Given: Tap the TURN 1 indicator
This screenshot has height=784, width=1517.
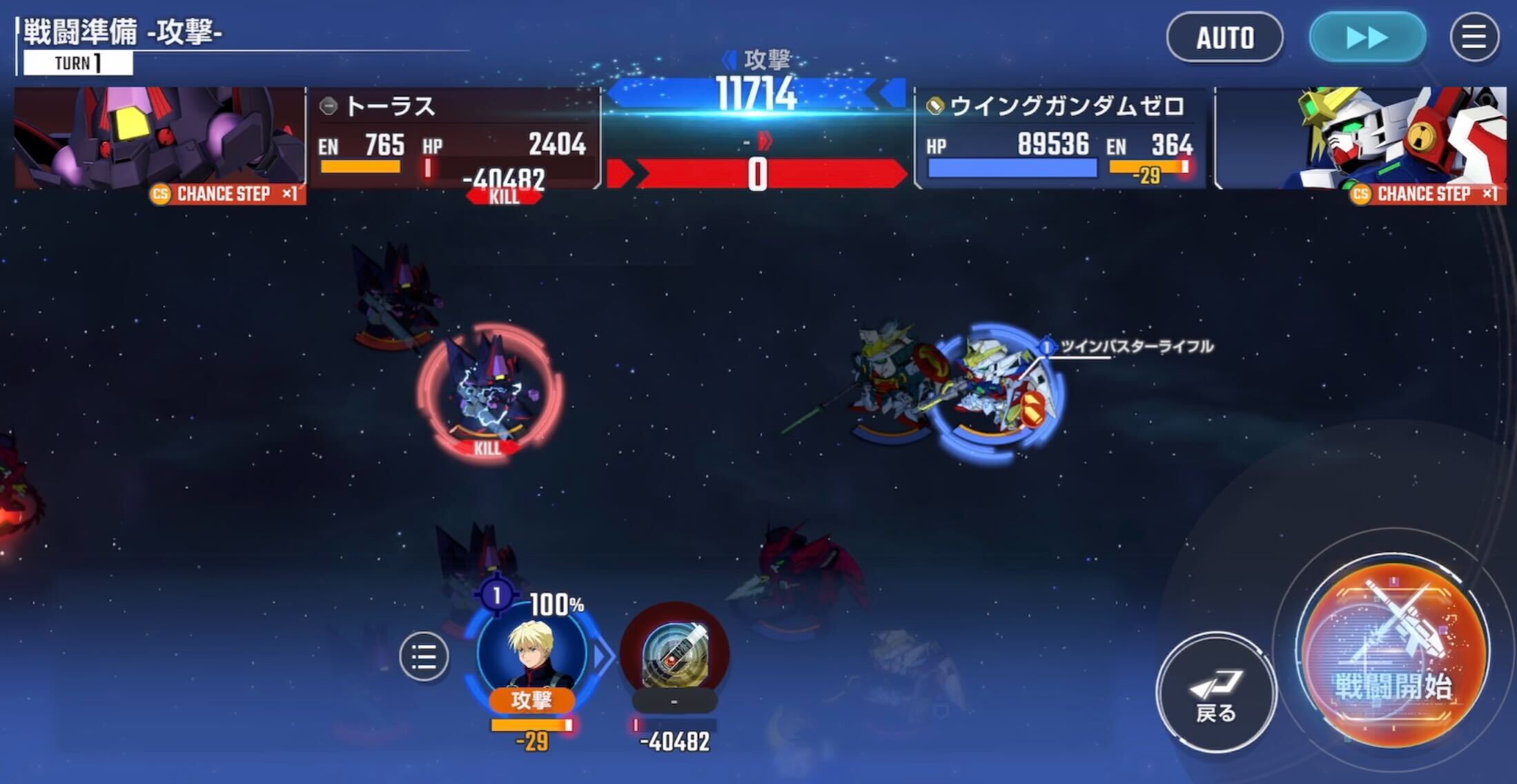Looking at the screenshot, I should pyautogui.click(x=77, y=62).
